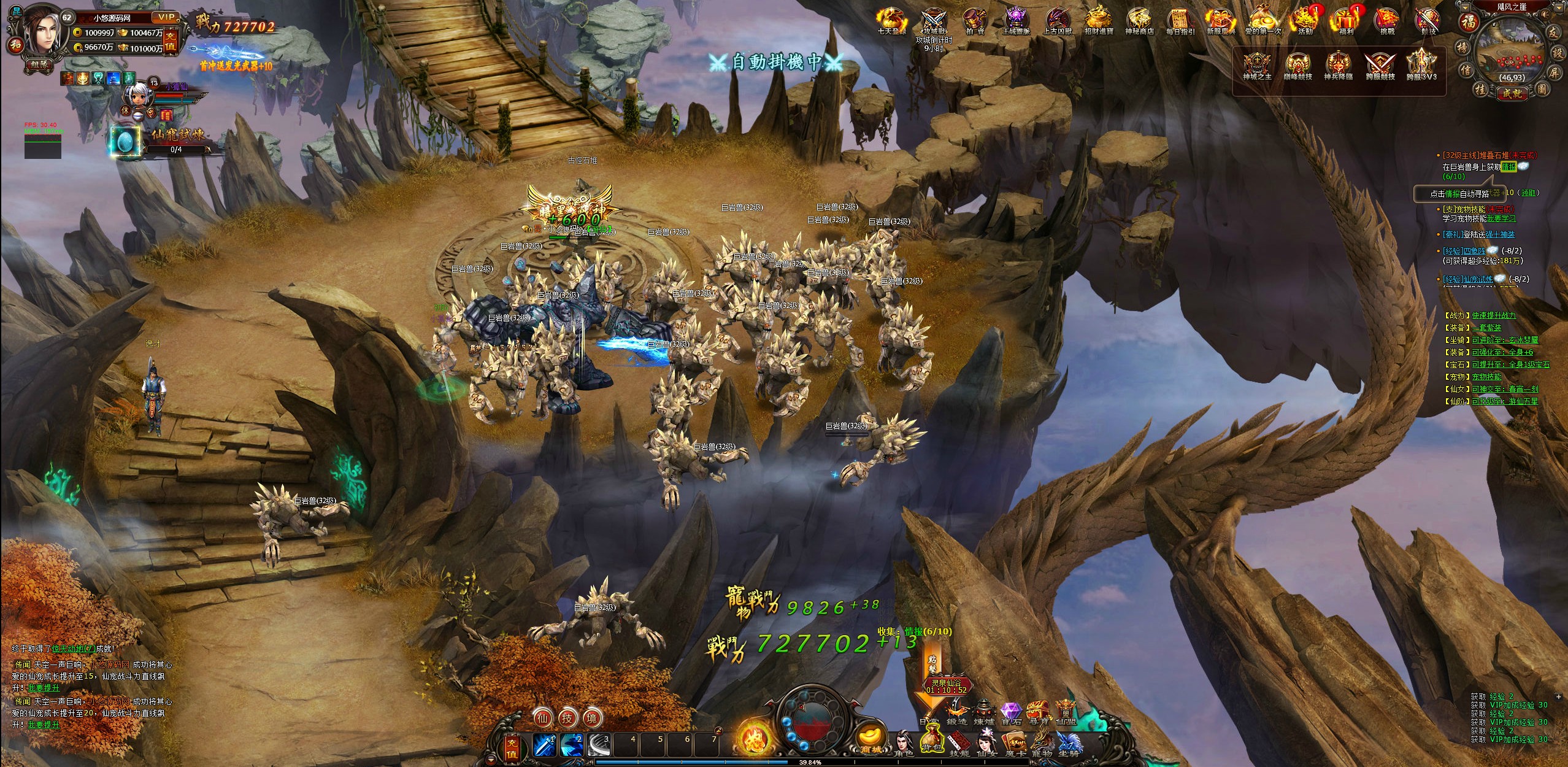Screen dimensions: 1568x767
Task: Open the 活動 events icon
Action: 1304,21
